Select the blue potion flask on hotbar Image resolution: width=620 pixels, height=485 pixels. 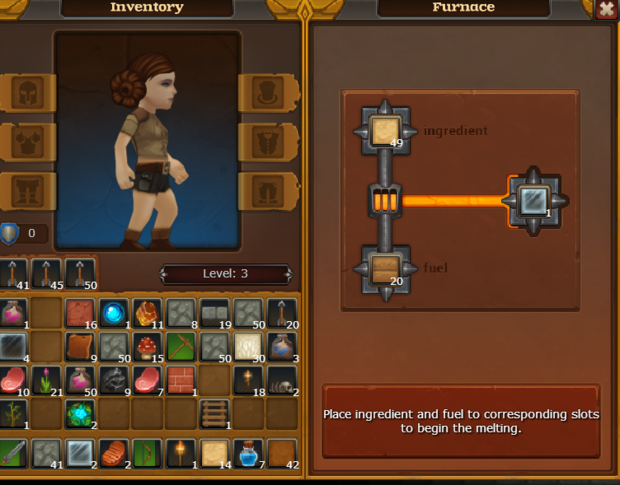click(248, 453)
